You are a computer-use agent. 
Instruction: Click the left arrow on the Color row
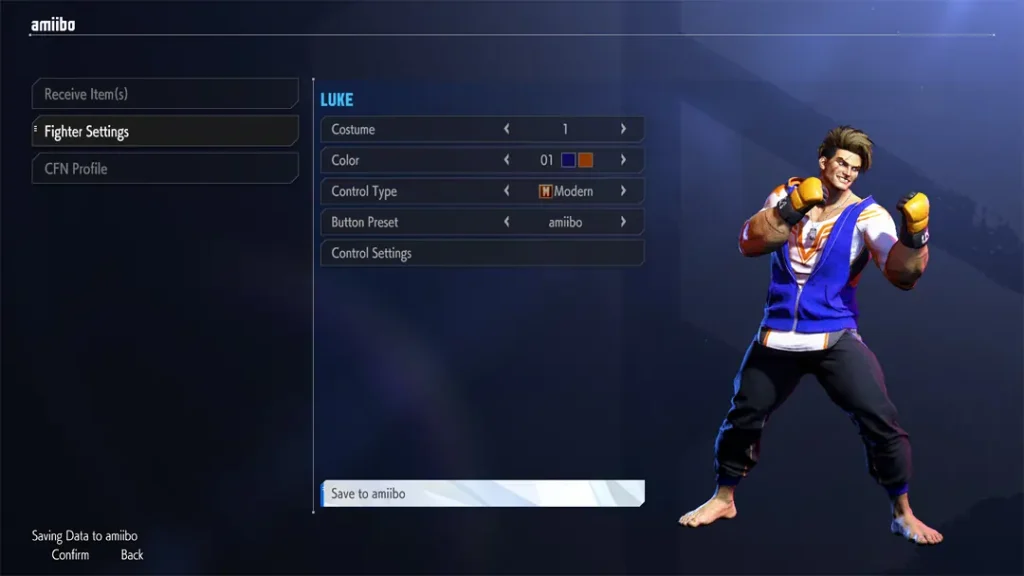pyautogui.click(x=507, y=160)
